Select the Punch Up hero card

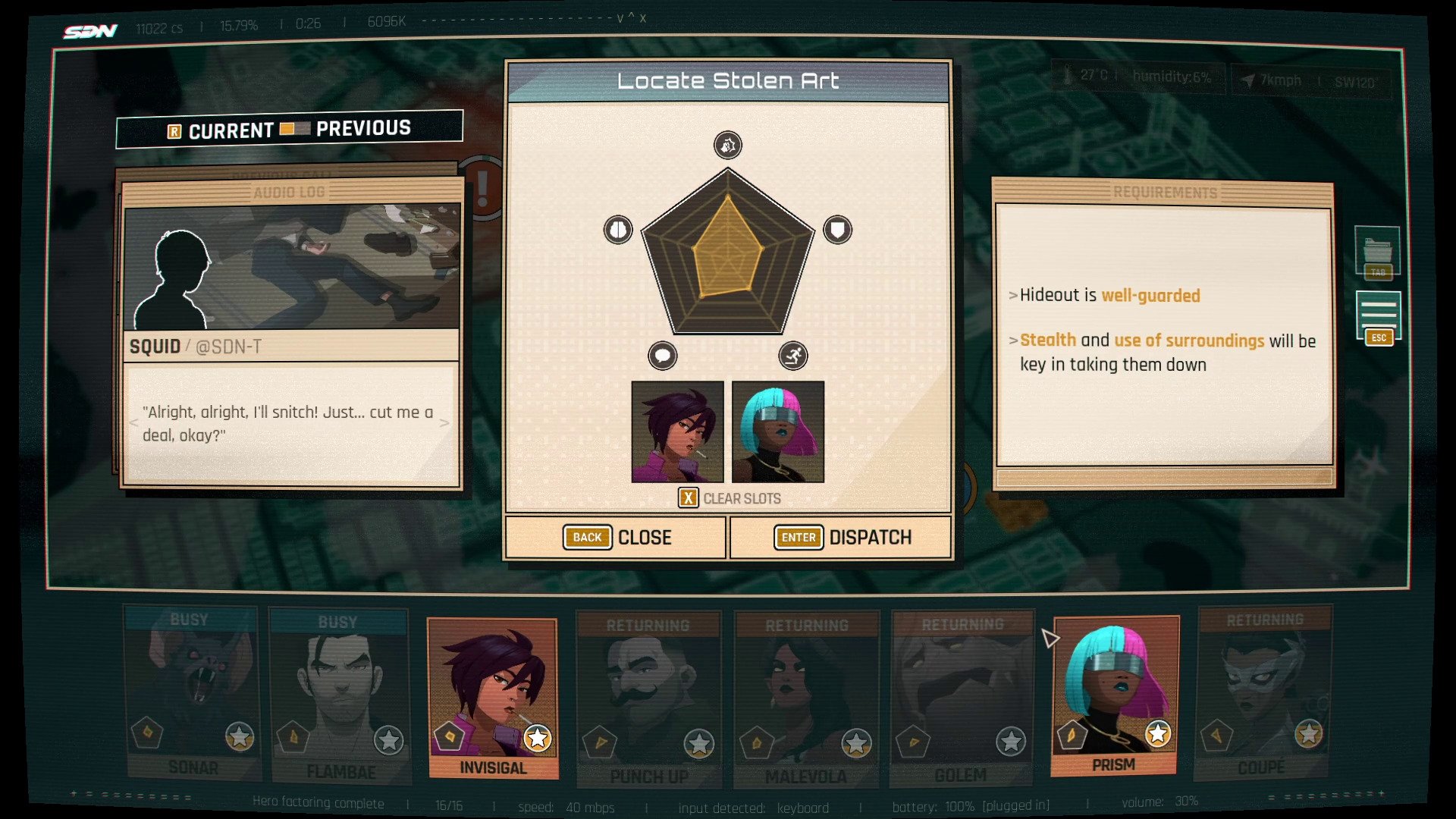648,699
